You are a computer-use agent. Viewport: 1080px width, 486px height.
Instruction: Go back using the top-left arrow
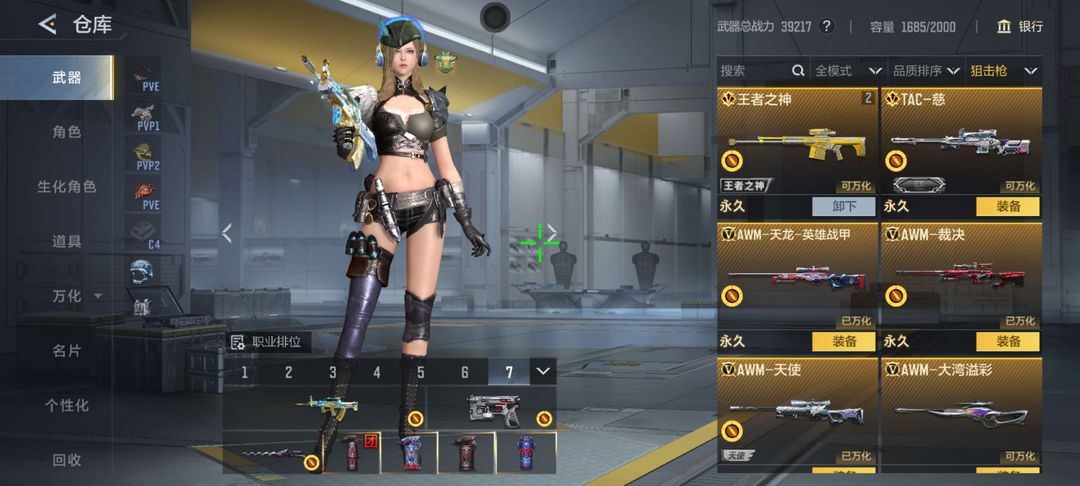click(x=47, y=25)
